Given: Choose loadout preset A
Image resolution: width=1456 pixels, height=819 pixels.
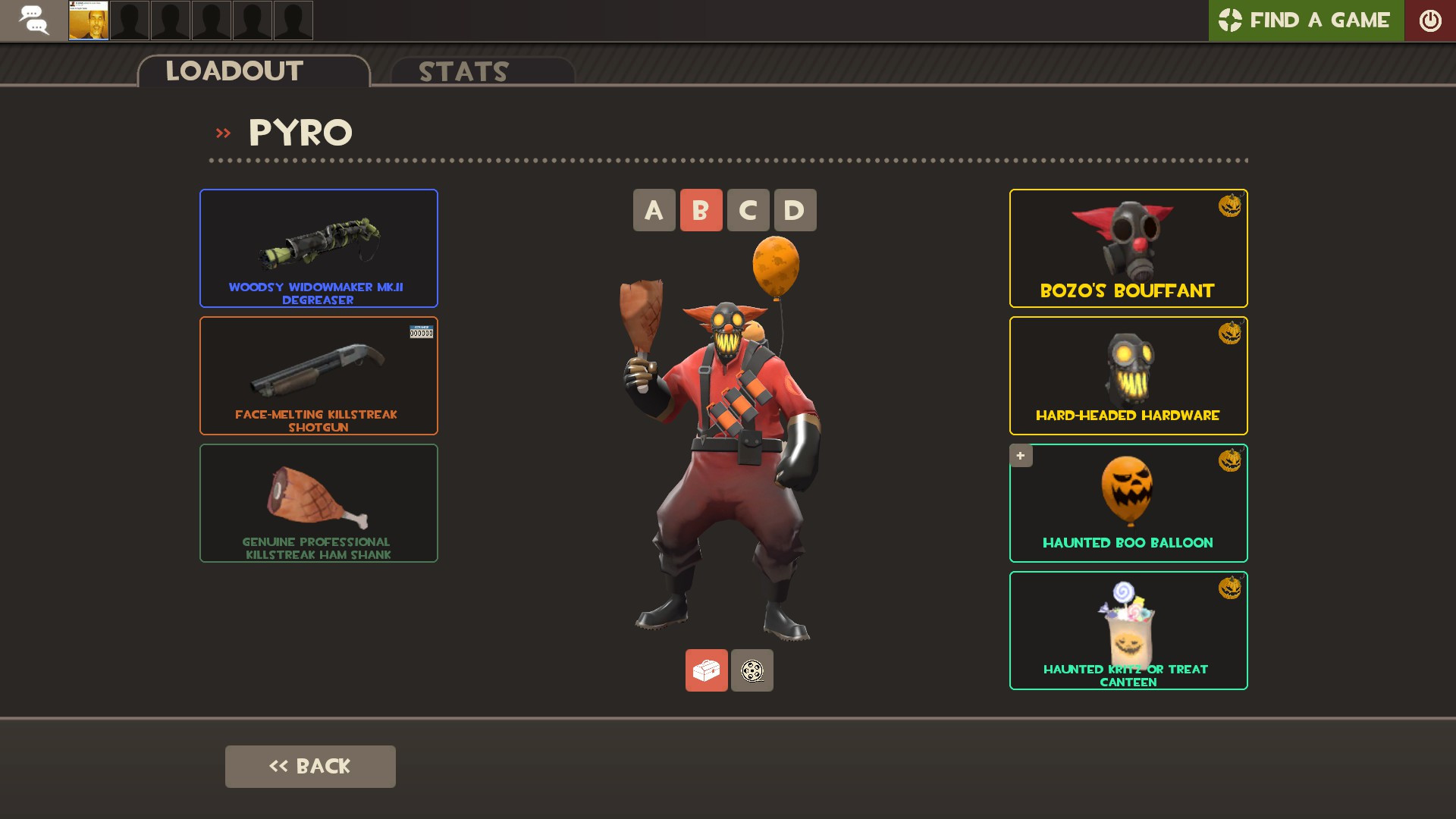Looking at the screenshot, I should tap(654, 210).
